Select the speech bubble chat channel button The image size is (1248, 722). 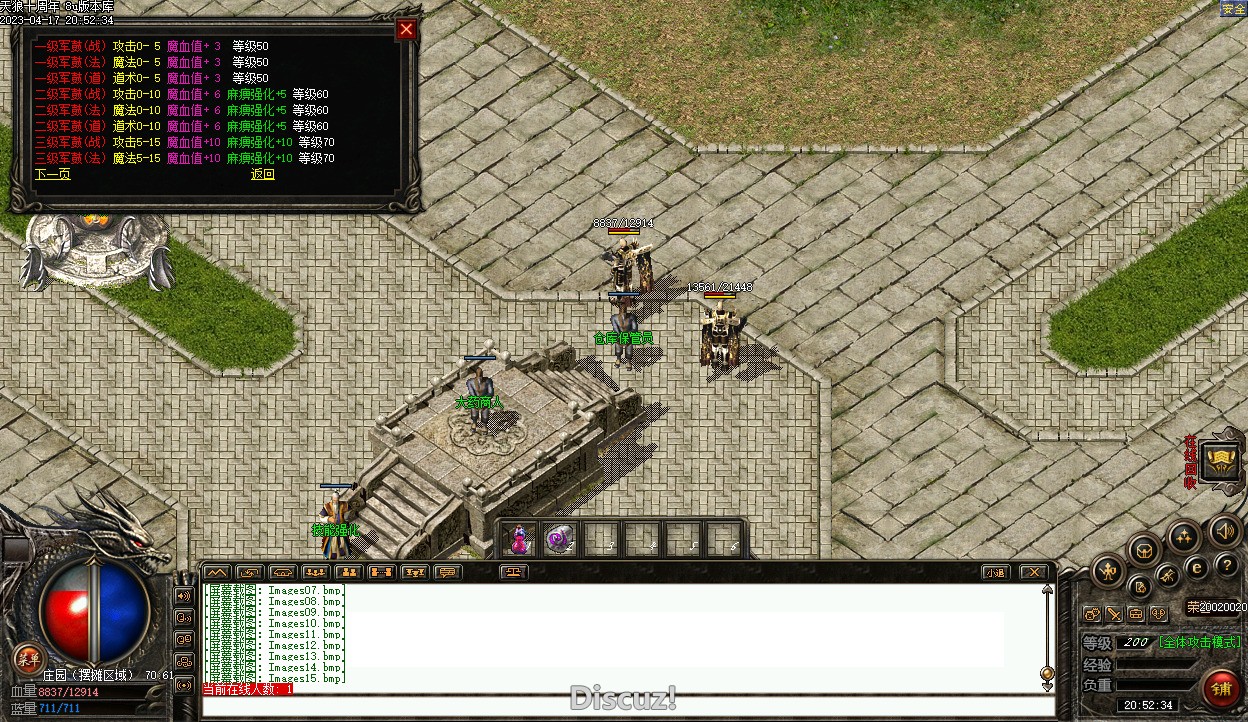(447, 572)
